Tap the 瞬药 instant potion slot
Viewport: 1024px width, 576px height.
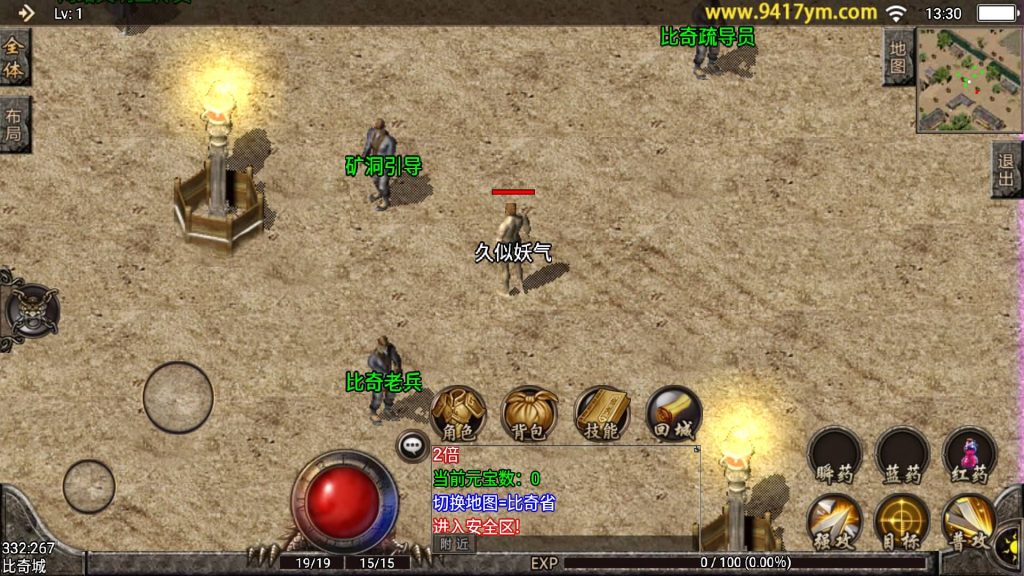pos(835,455)
